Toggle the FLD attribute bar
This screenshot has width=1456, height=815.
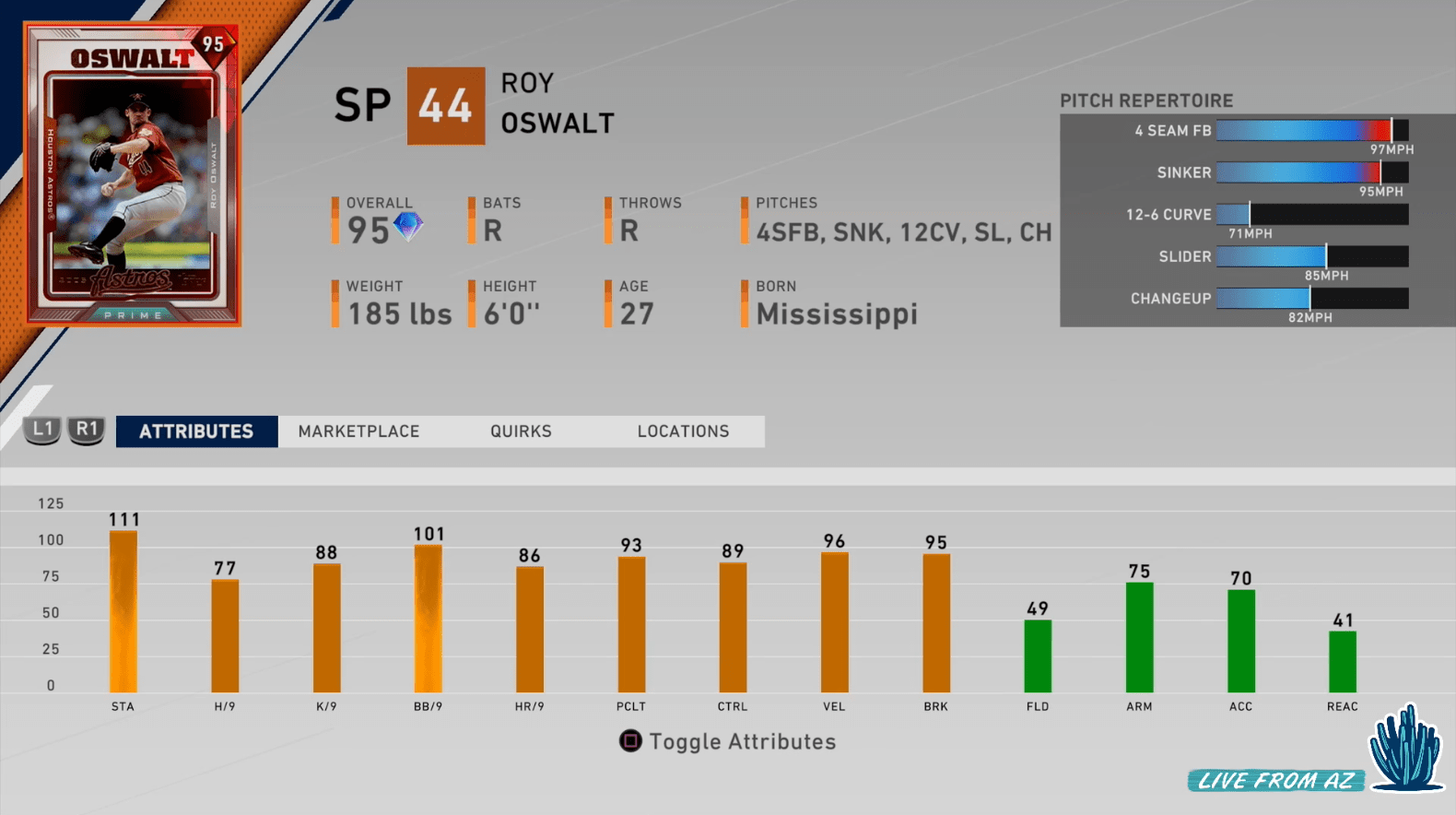pyautogui.click(x=1037, y=655)
